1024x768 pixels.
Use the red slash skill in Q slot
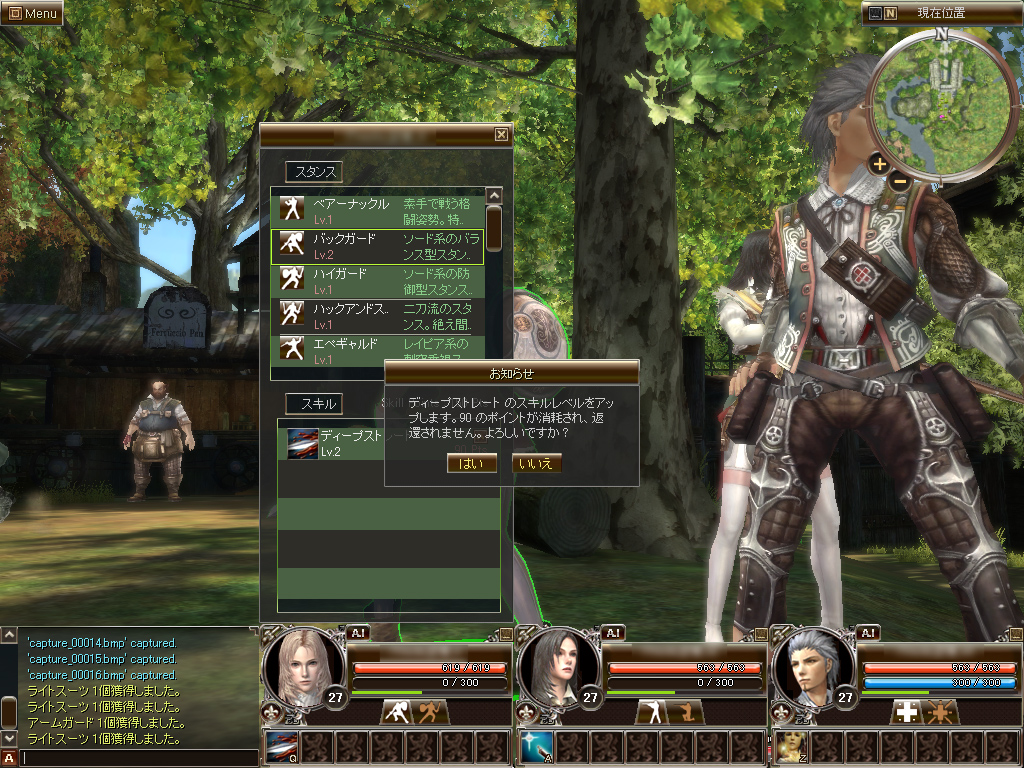pyautogui.click(x=282, y=747)
